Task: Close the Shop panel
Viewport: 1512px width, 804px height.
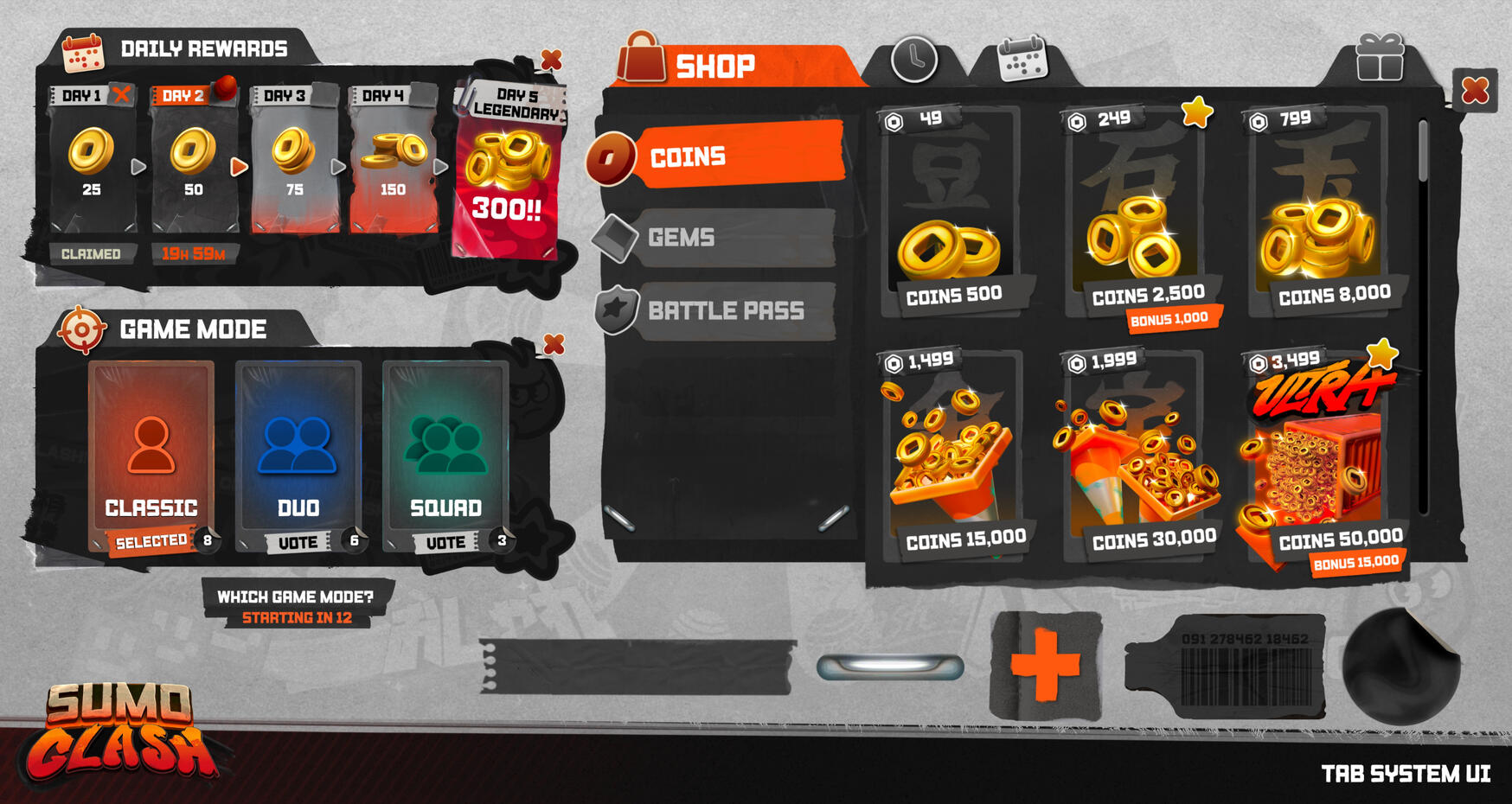Action: (1475, 90)
